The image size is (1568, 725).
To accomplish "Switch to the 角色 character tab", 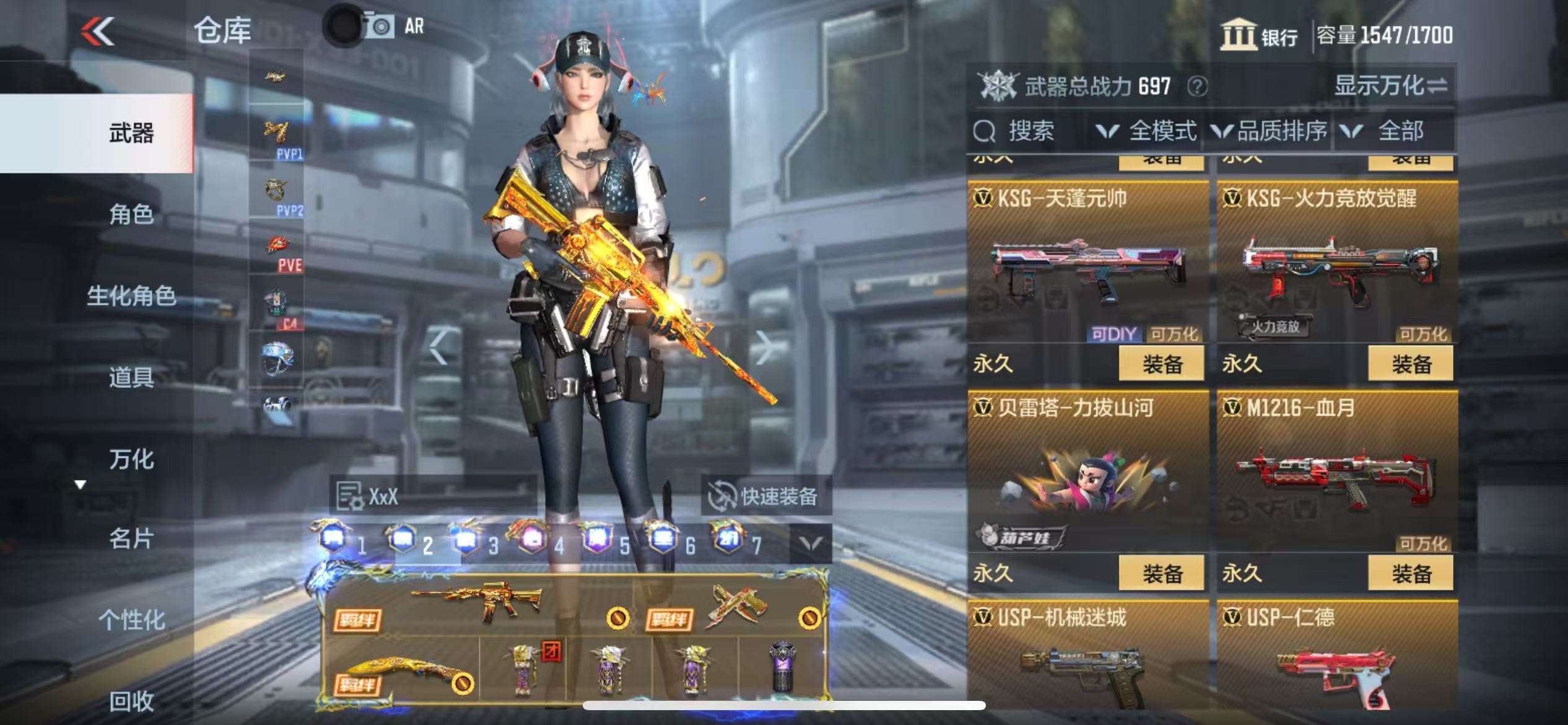I will (131, 214).
